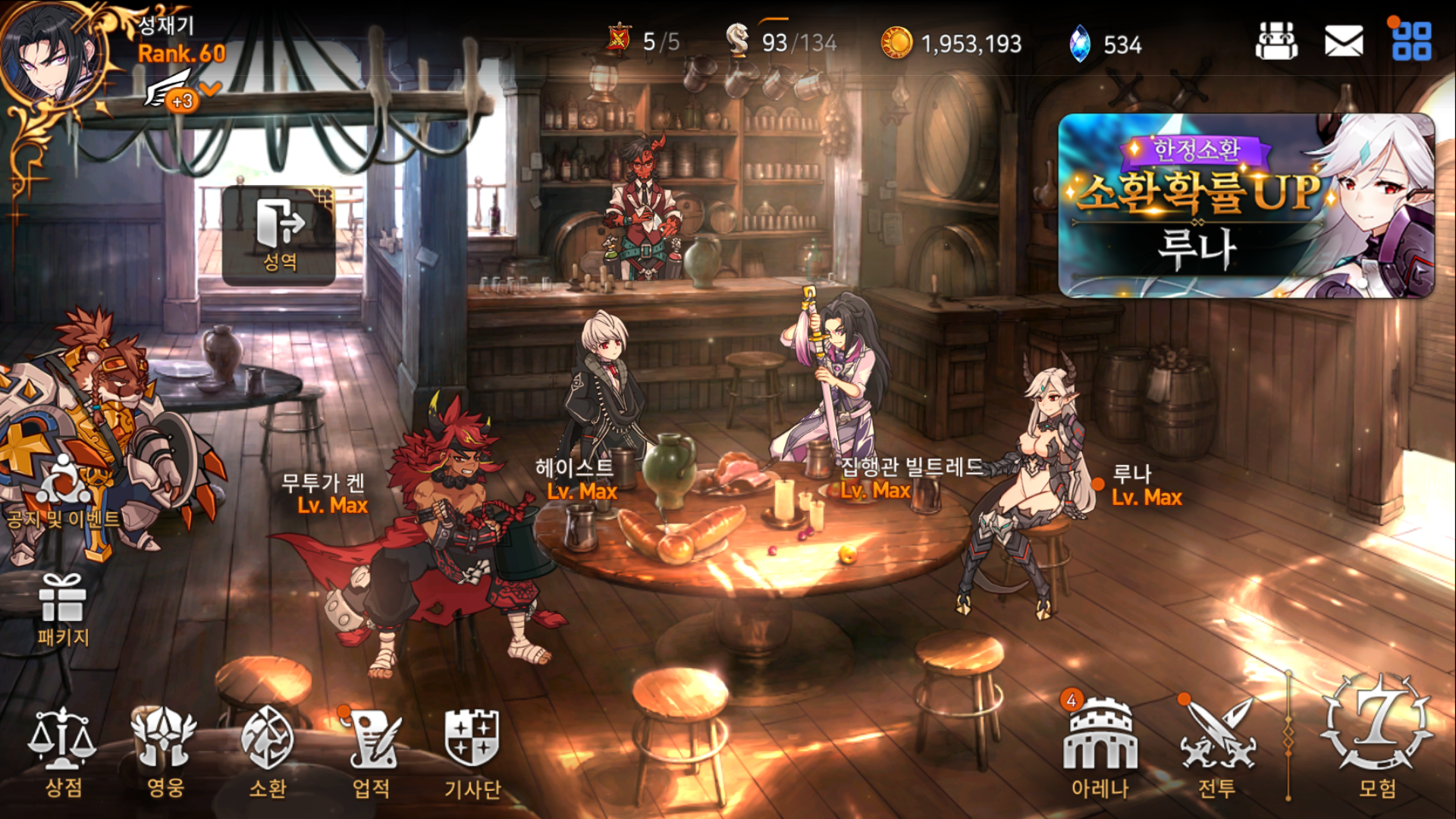The height and width of the screenshot is (819, 1456).
Task: Go to the 소환 summon menu
Action: pyautogui.click(x=267, y=751)
